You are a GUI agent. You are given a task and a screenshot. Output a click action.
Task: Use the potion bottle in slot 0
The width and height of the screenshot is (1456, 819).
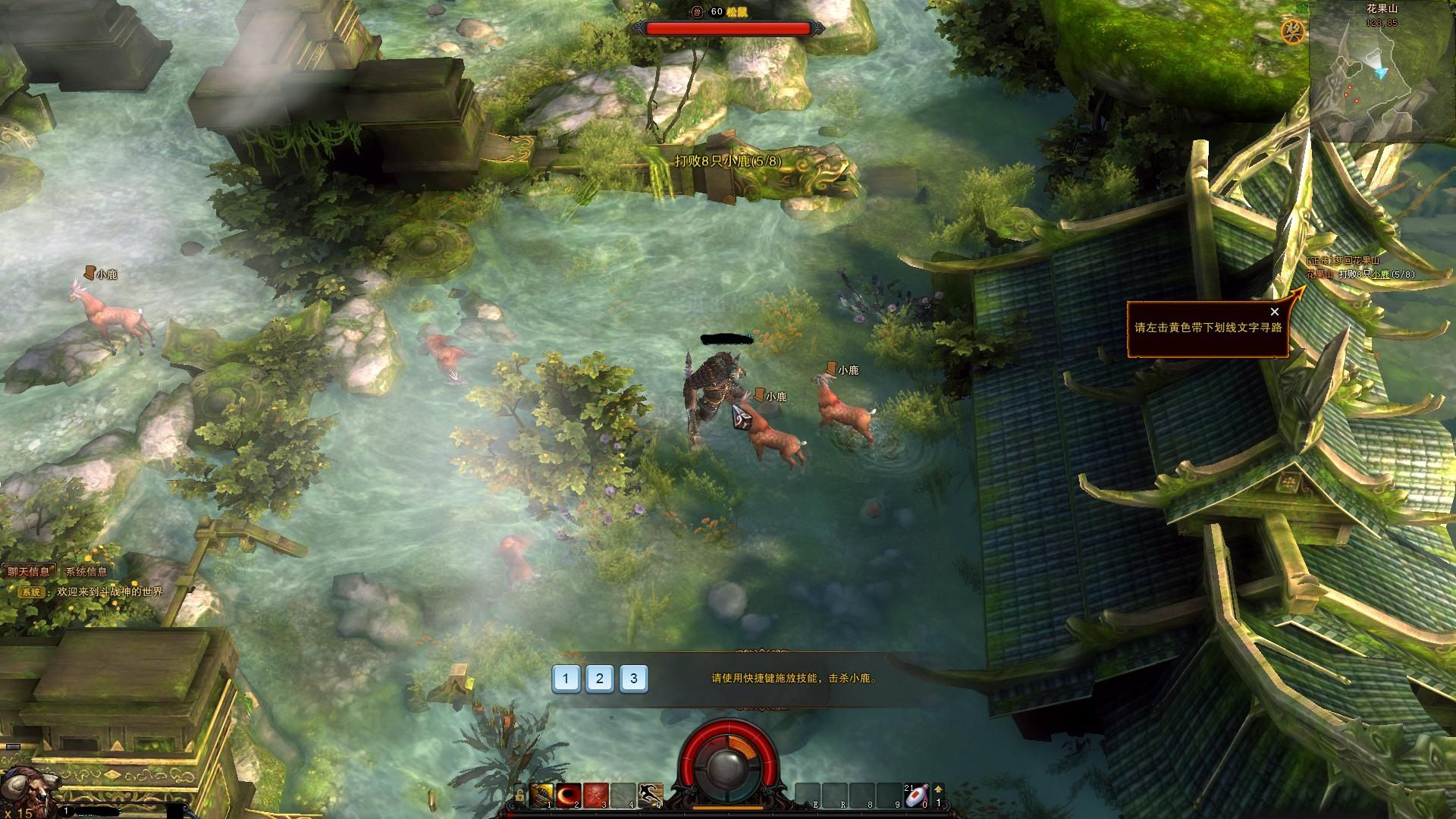(916, 795)
